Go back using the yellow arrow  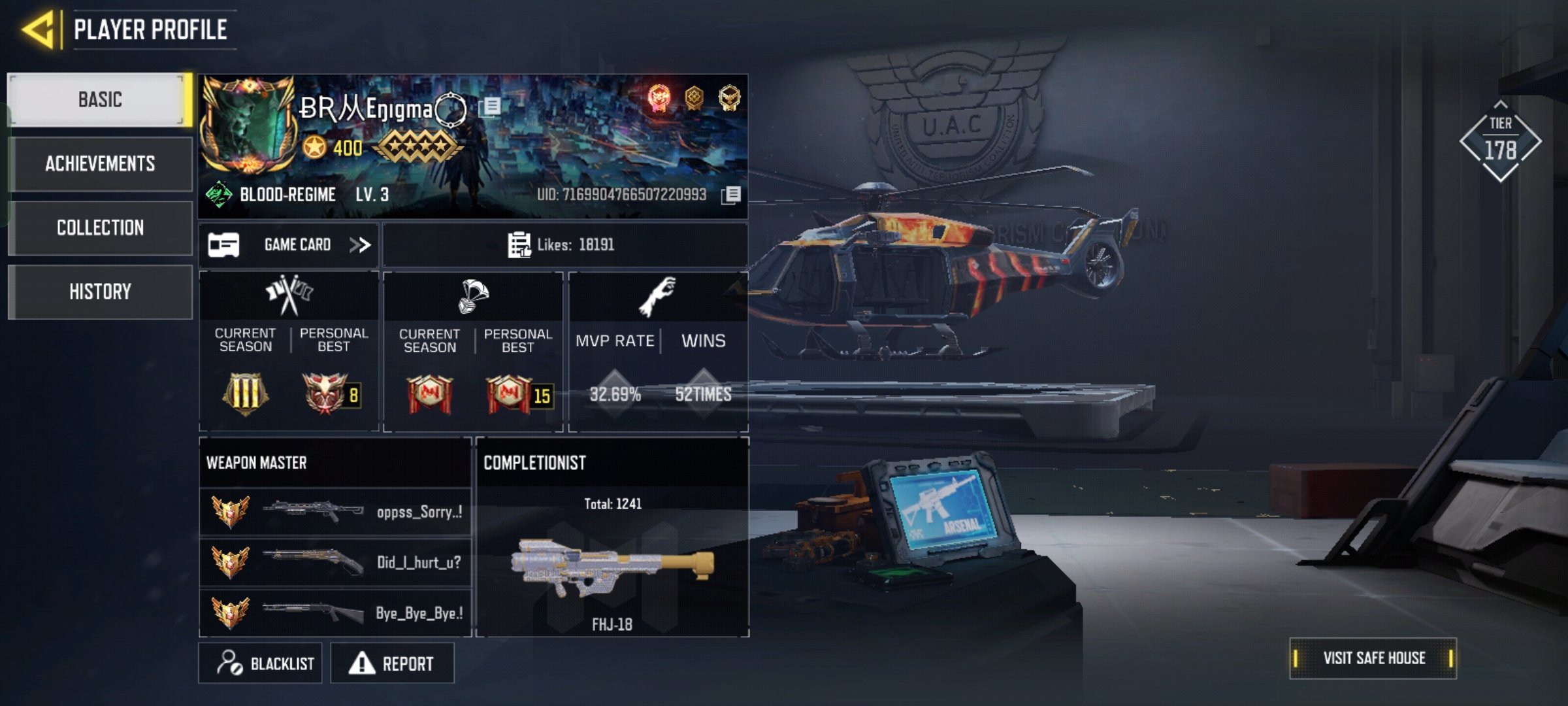pos(39,30)
